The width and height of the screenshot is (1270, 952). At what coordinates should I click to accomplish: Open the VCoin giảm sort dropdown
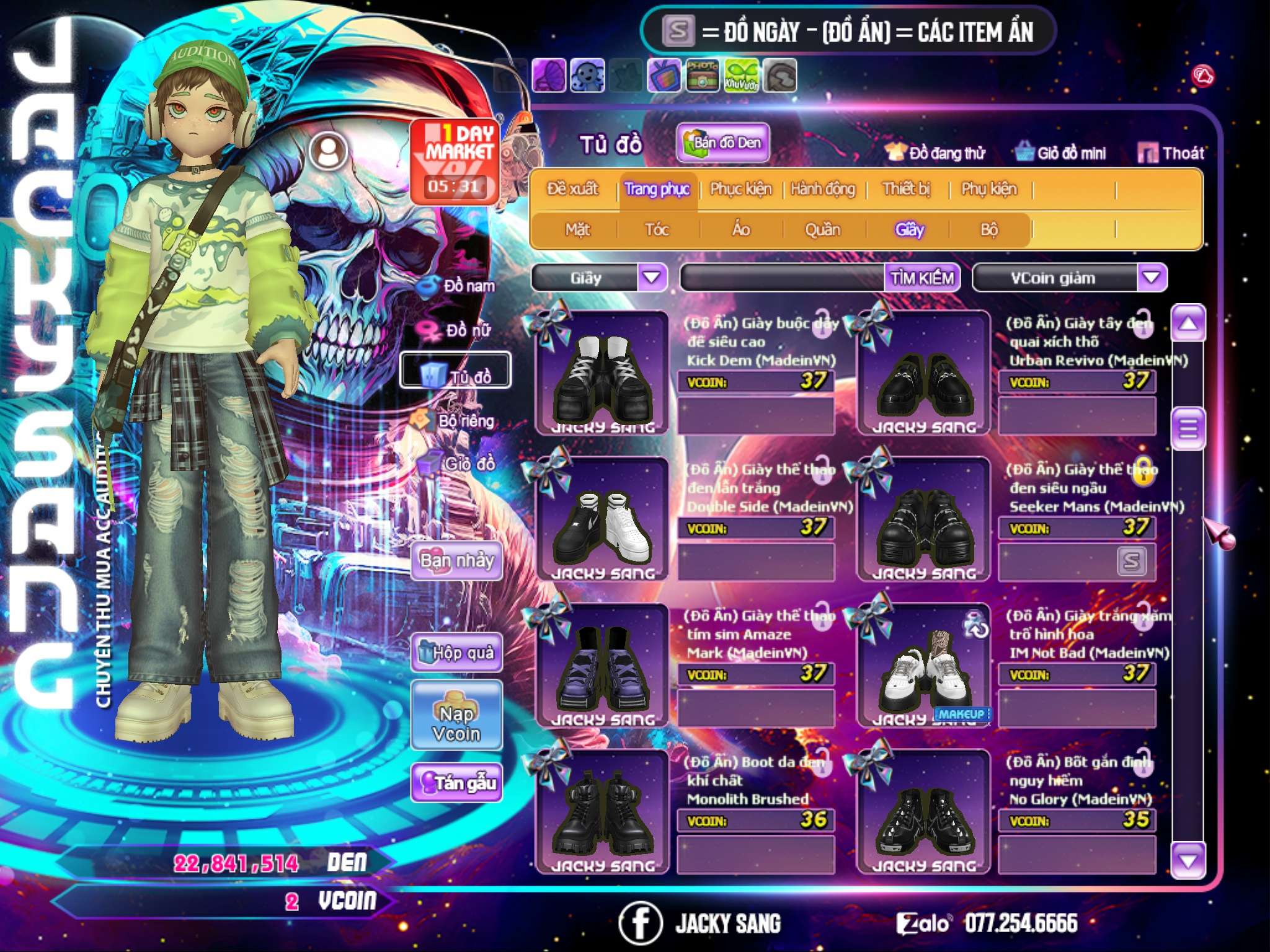click(1152, 277)
